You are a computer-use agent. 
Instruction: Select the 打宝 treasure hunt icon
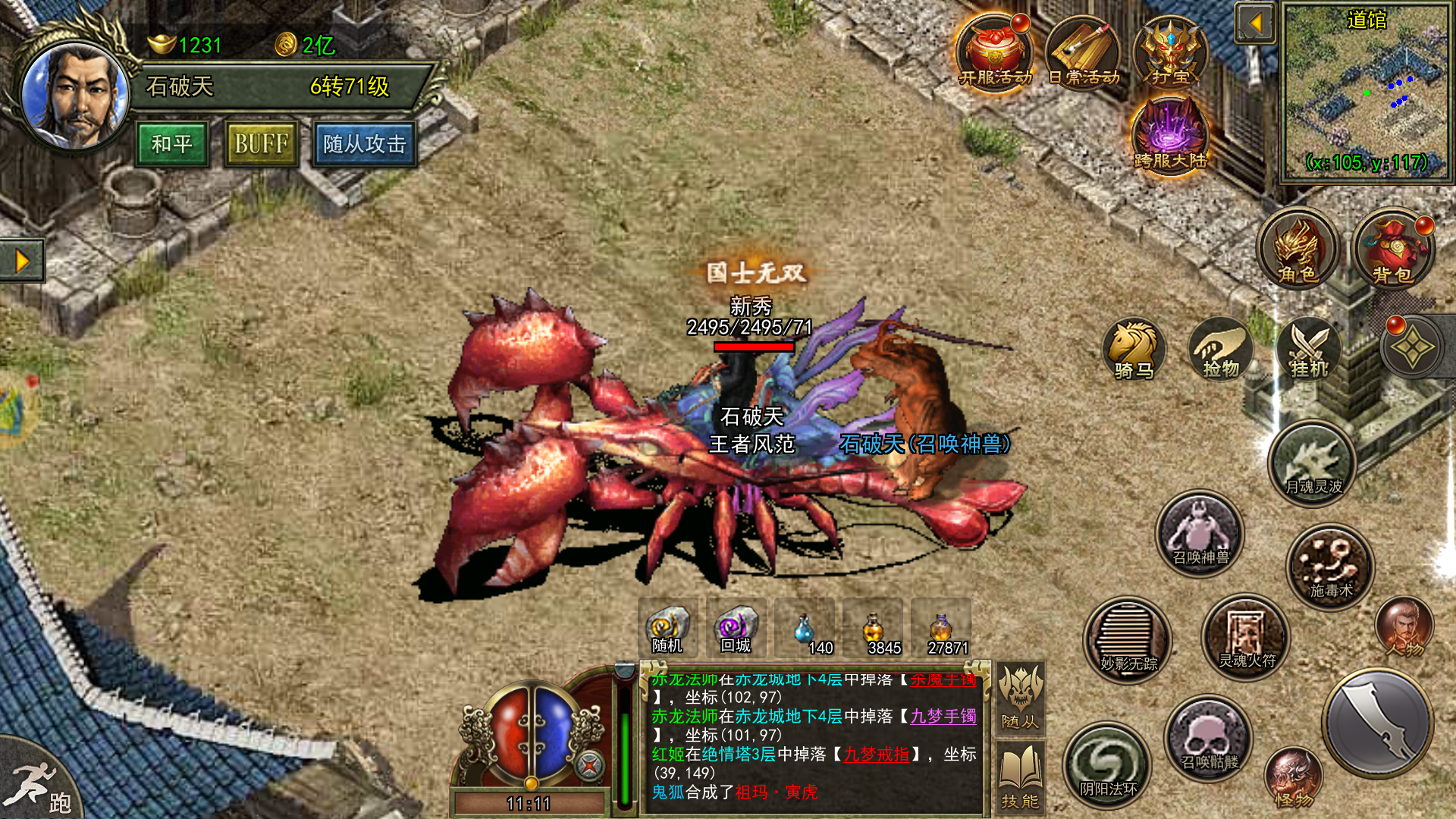pos(1172,53)
